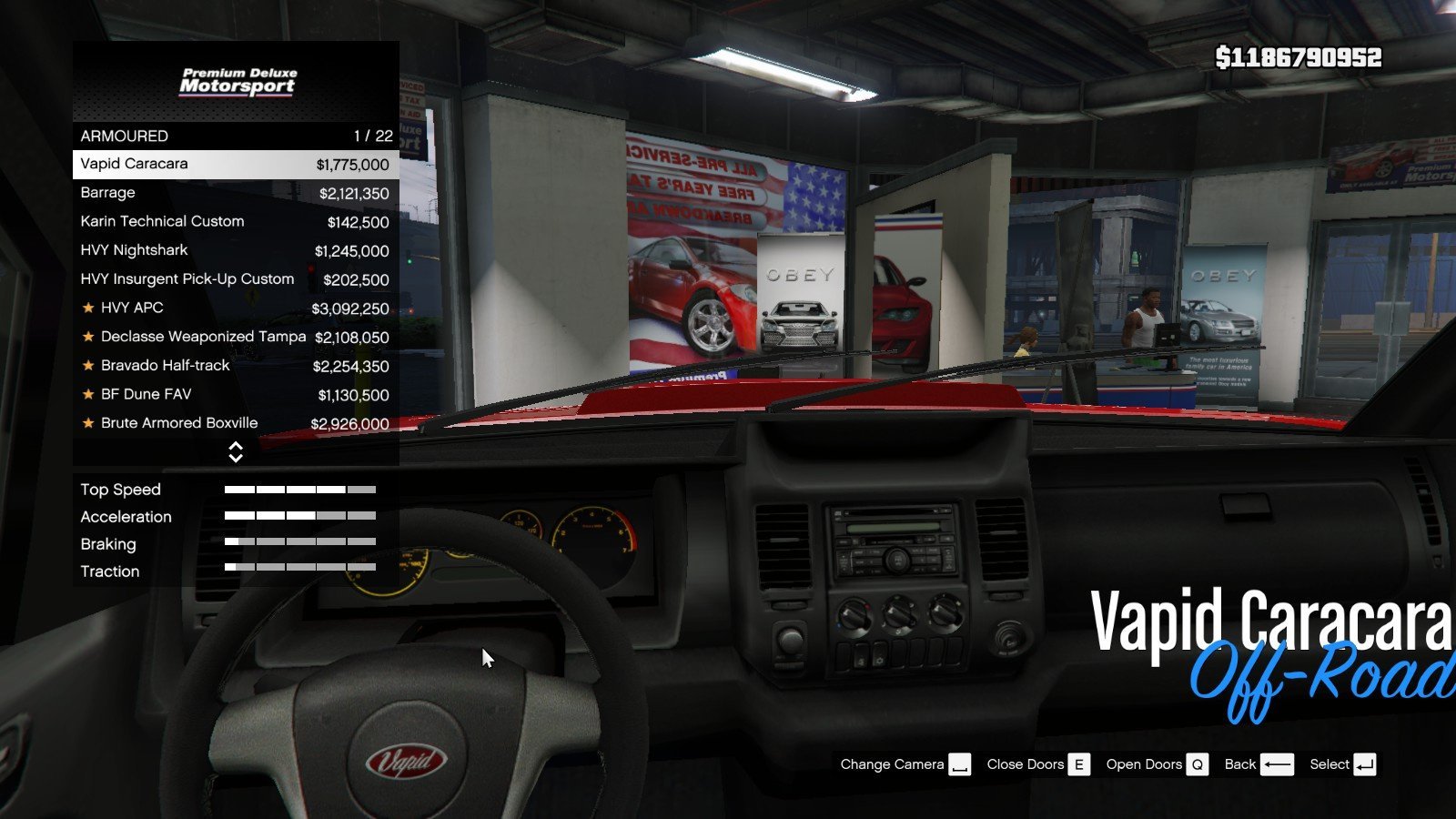Screen dimensions: 1456x819
Task: Select the Vapid Caracara entry
Action: (x=235, y=165)
